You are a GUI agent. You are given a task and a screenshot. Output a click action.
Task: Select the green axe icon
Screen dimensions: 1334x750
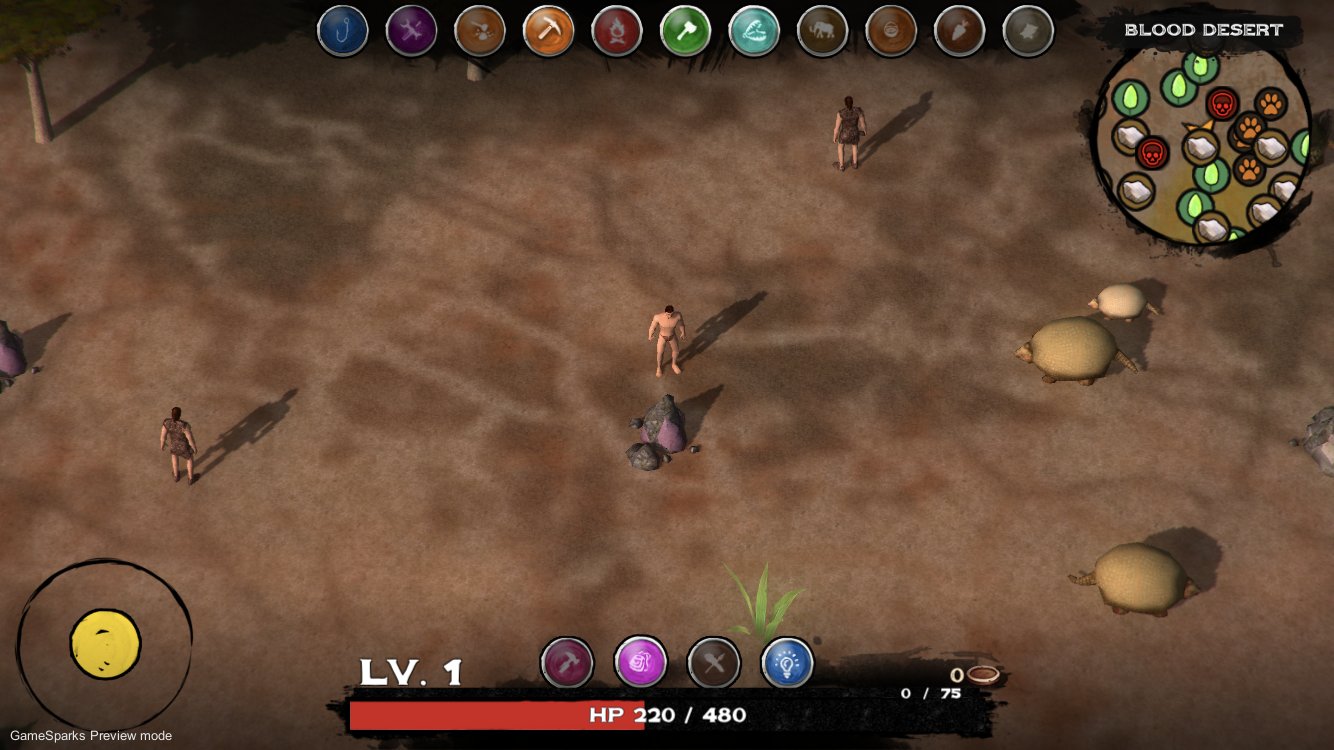point(685,31)
